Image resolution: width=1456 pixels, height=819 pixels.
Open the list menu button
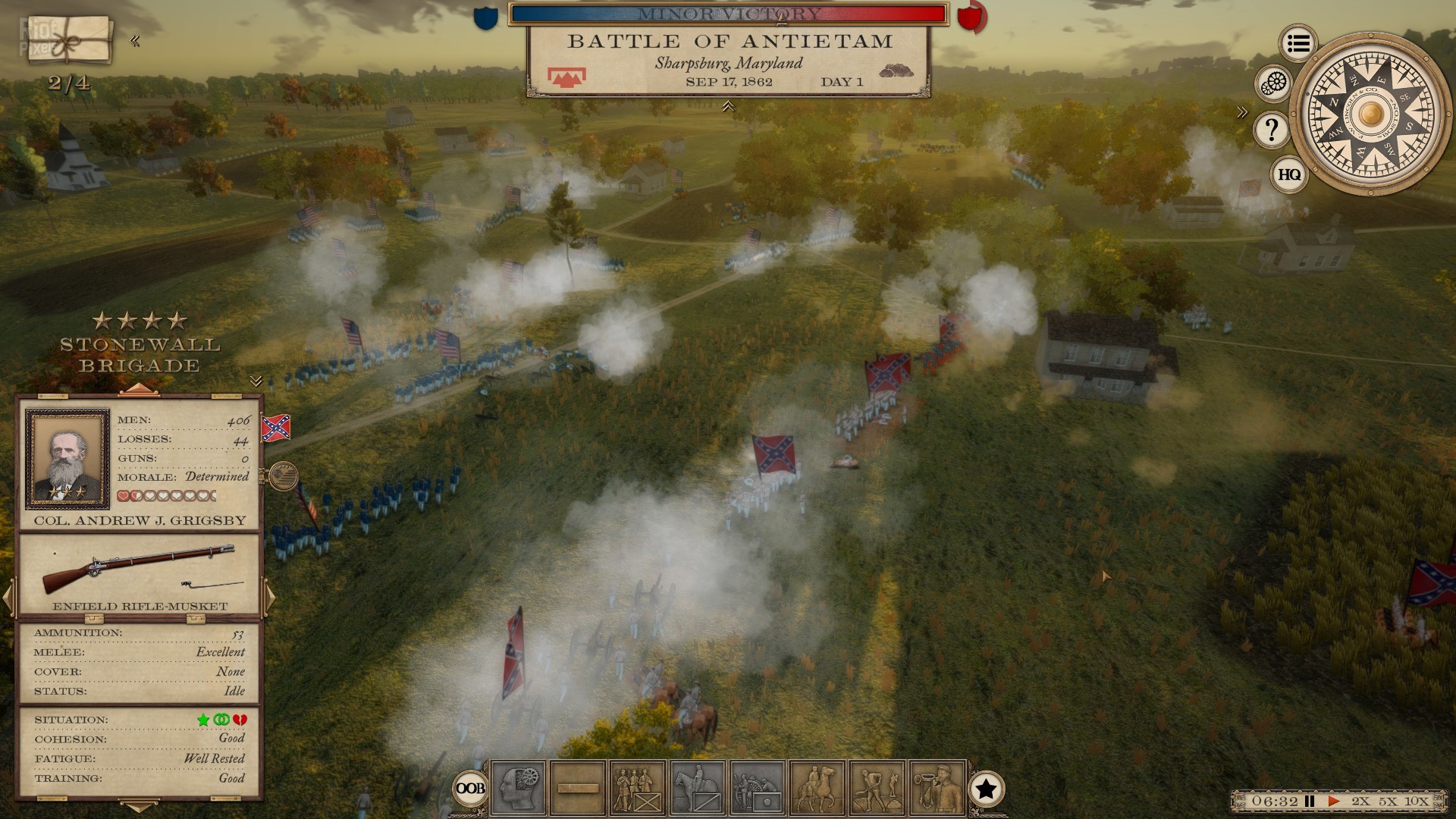(1298, 44)
